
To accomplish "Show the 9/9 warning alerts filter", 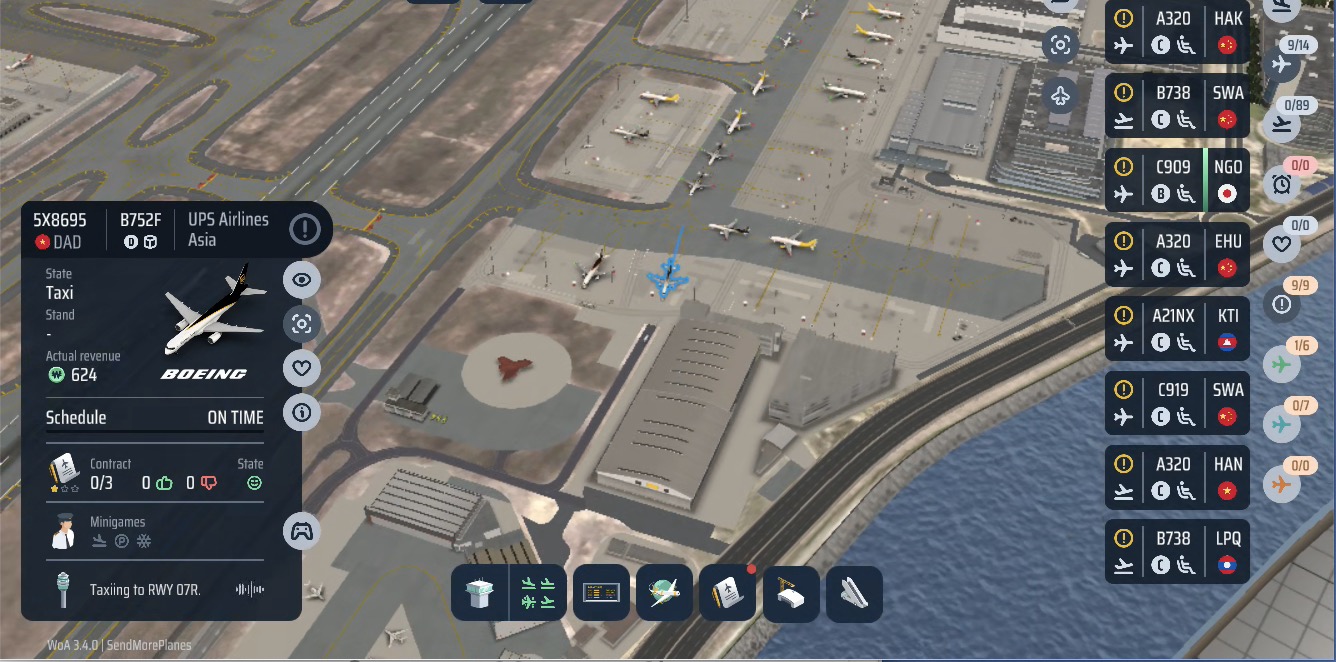I will click(x=1281, y=304).
